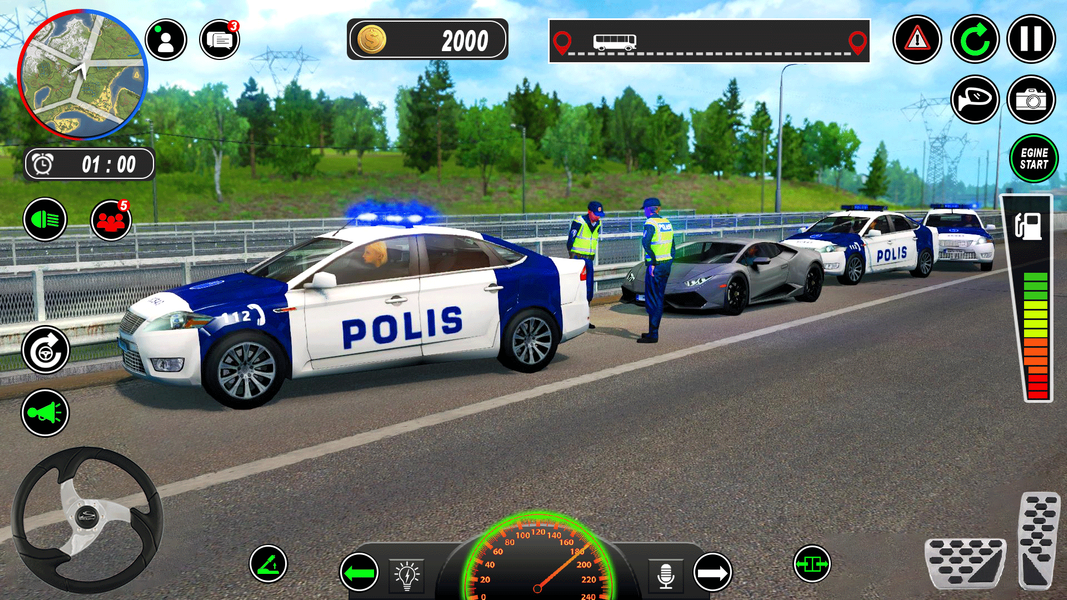Toggle the side mirror view

974,99
